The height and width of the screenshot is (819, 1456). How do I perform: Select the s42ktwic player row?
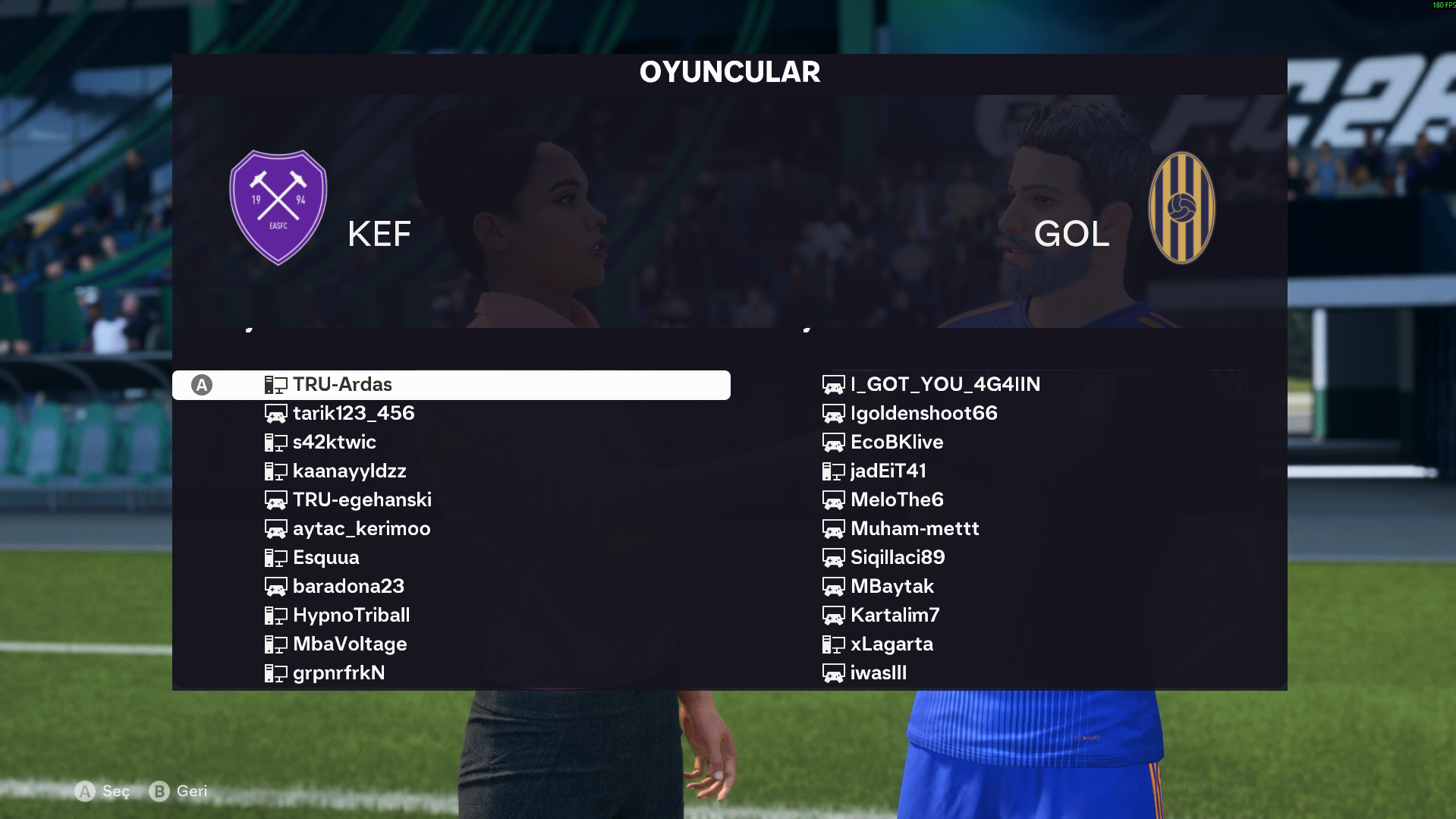(334, 443)
